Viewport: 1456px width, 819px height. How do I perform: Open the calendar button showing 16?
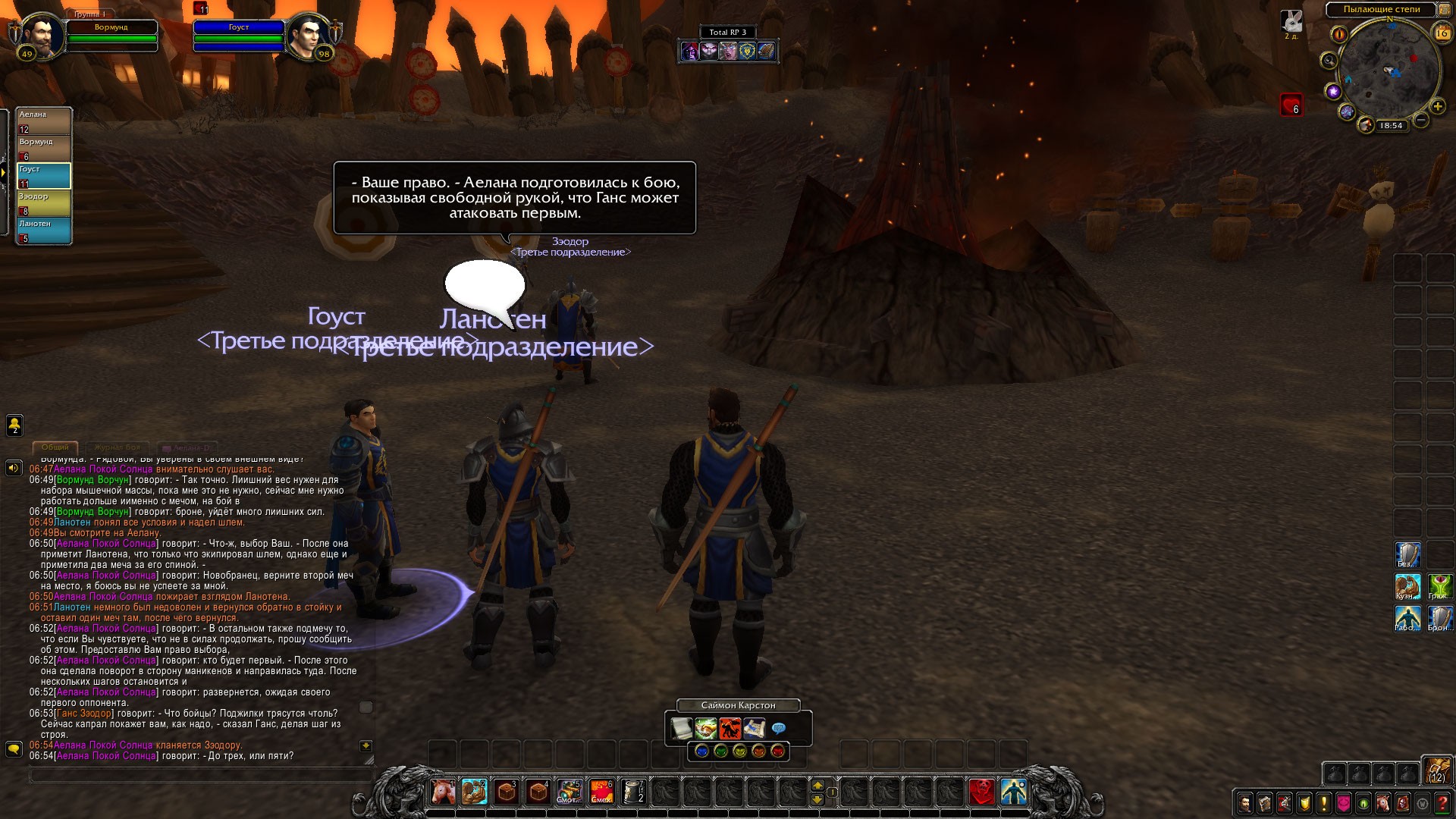click(x=1442, y=33)
